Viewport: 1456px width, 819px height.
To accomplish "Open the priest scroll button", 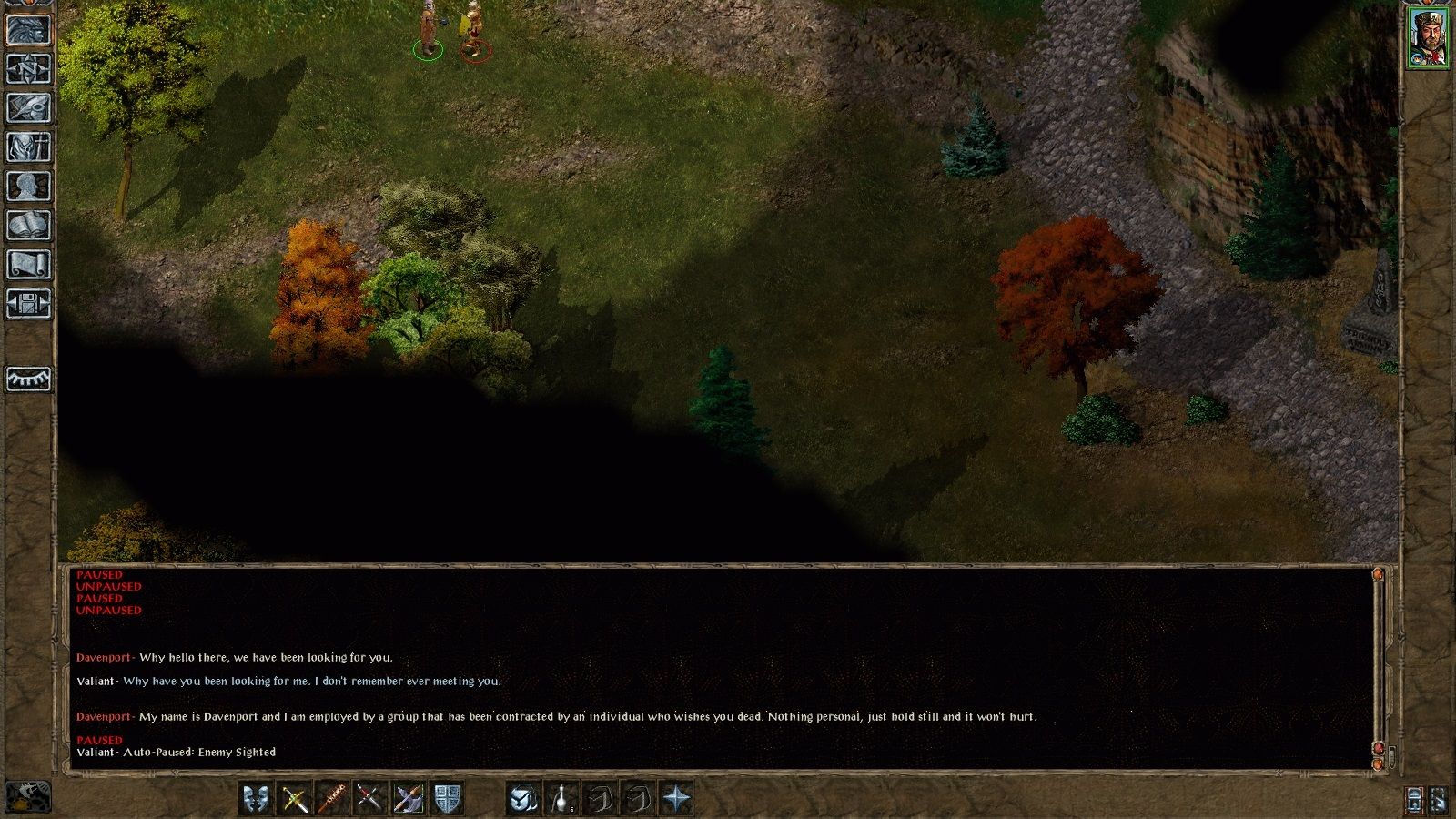I will (x=28, y=265).
